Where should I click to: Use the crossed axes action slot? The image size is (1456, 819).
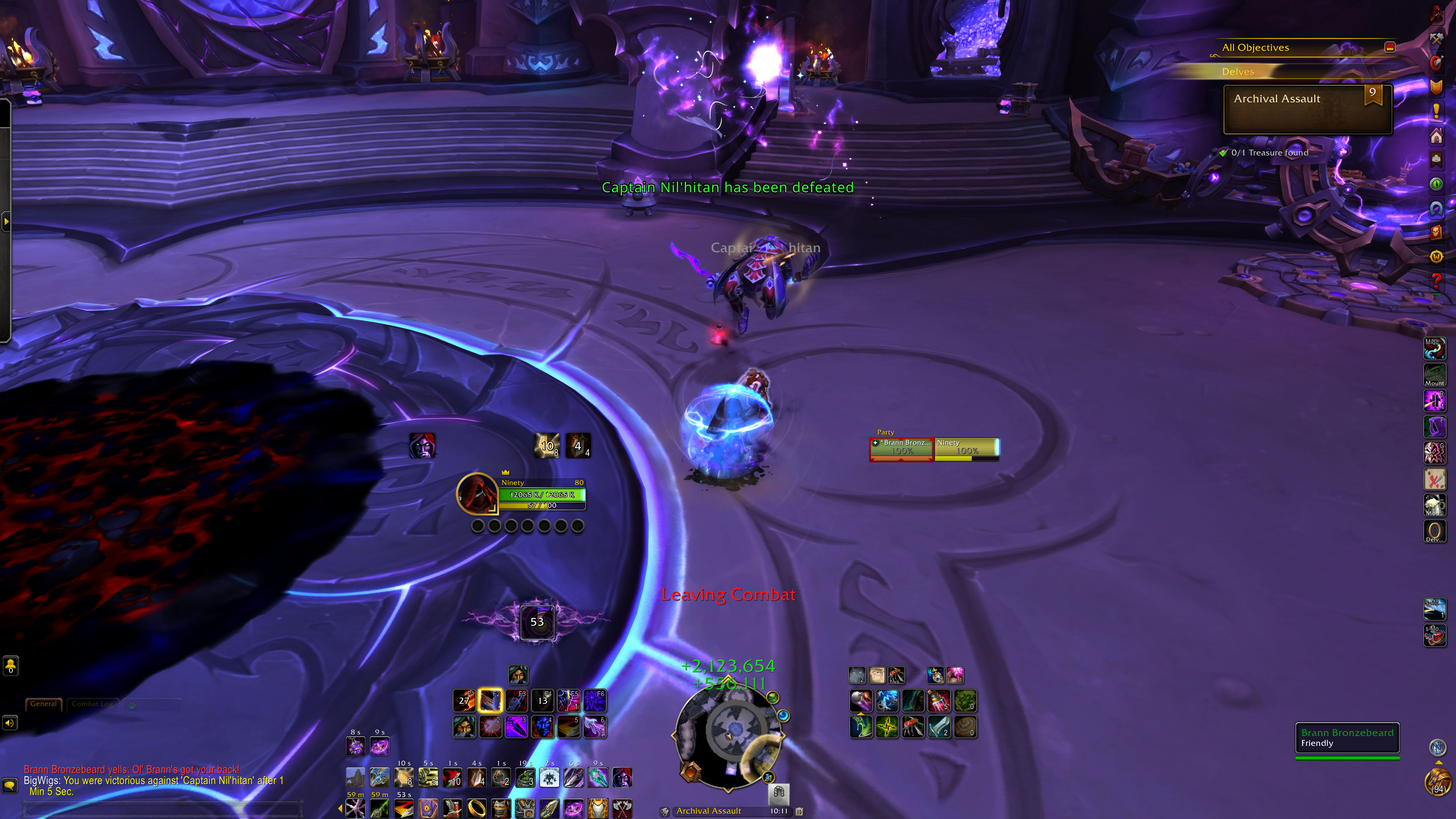(622, 808)
